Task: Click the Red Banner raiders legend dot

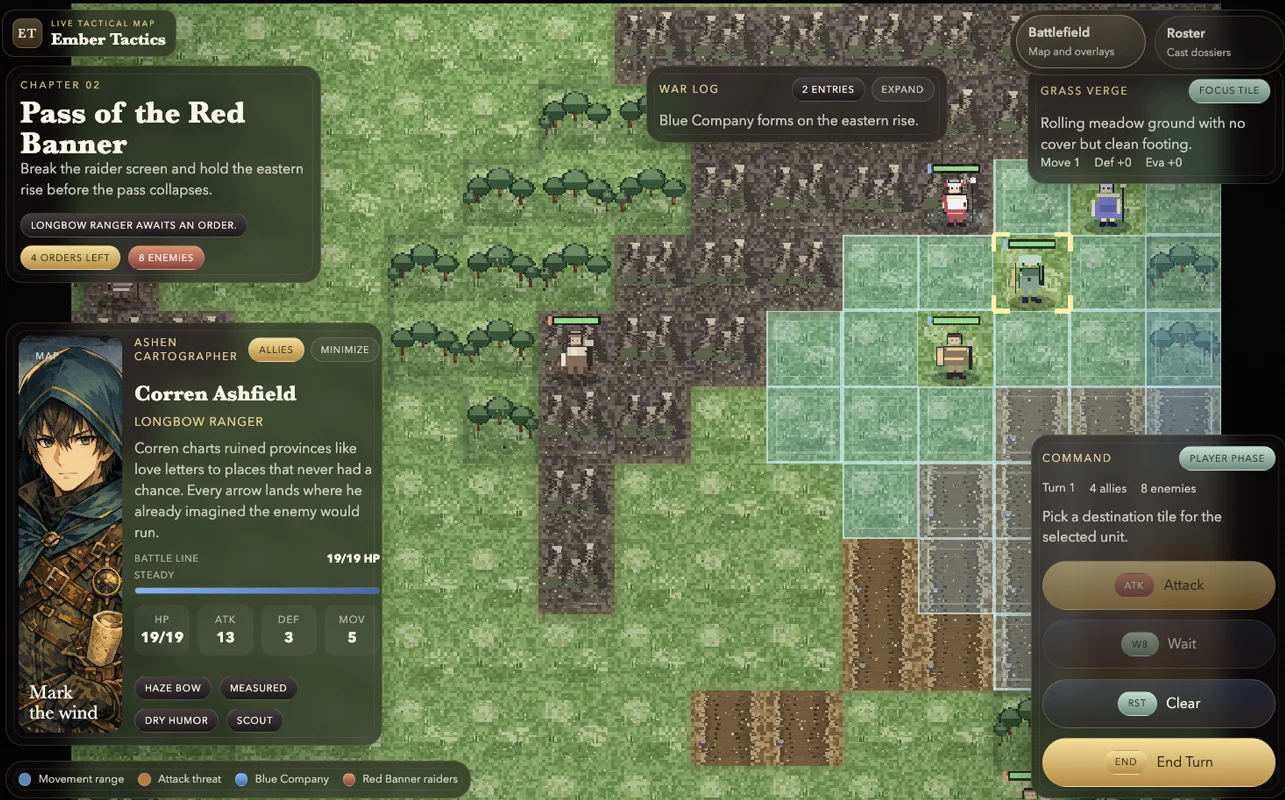Action: [348, 779]
